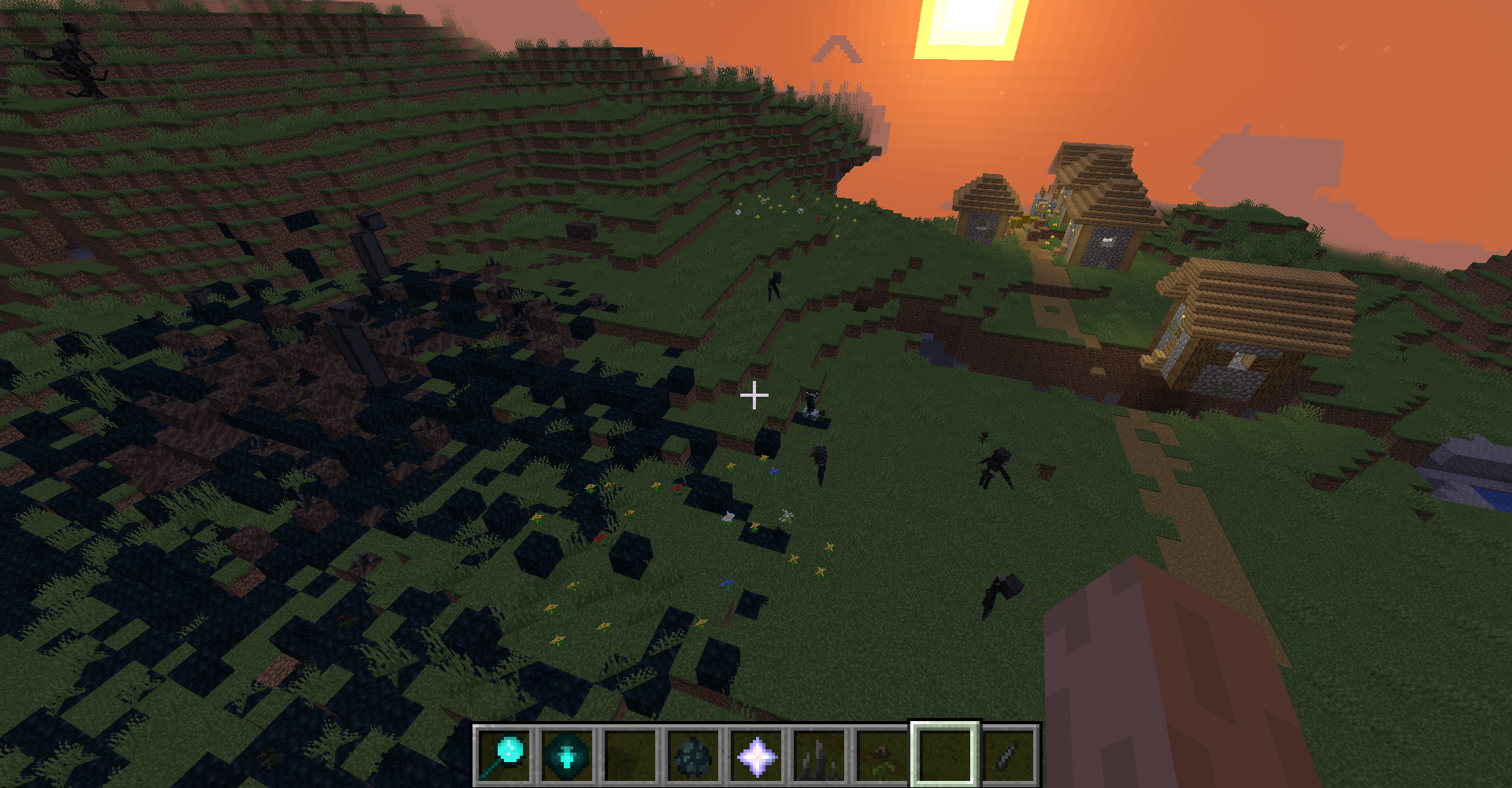Select the cyan orb wand hotbar slot
The width and height of the screenshot is (1512, 788).
[x=505, y=755]
